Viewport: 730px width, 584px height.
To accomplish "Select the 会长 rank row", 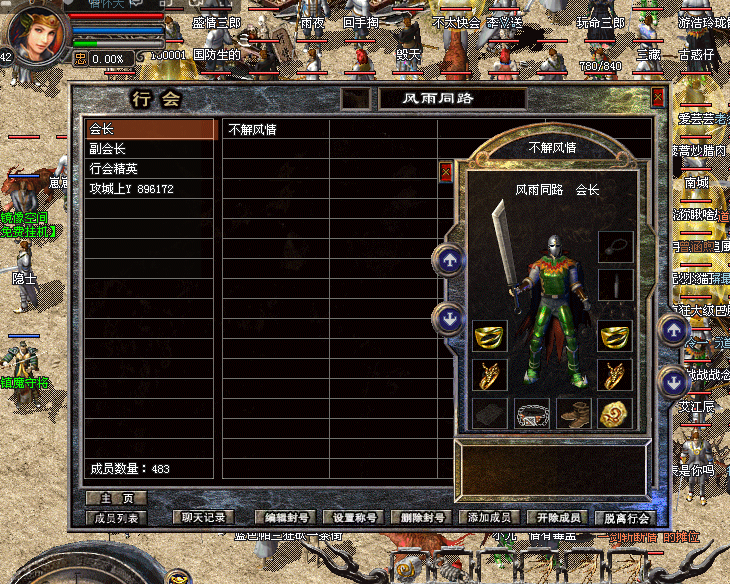I will (x=150, y=129).
